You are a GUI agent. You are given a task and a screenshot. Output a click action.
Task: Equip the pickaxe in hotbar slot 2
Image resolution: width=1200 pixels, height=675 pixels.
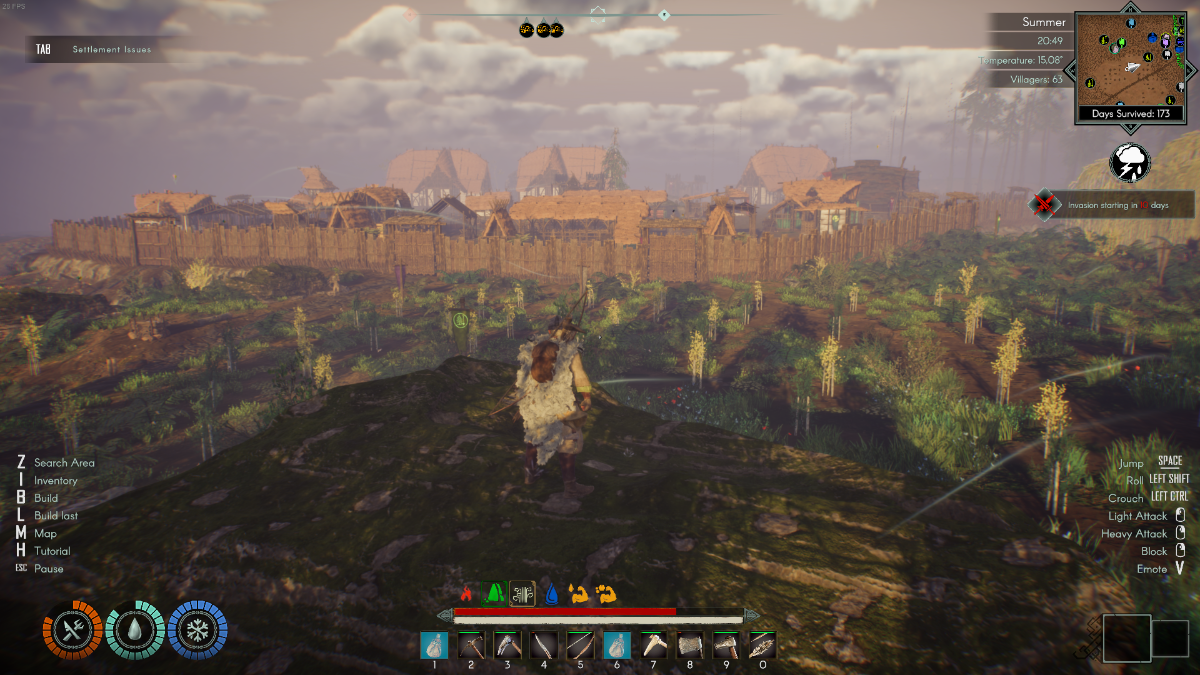click(x=471, y=646)
